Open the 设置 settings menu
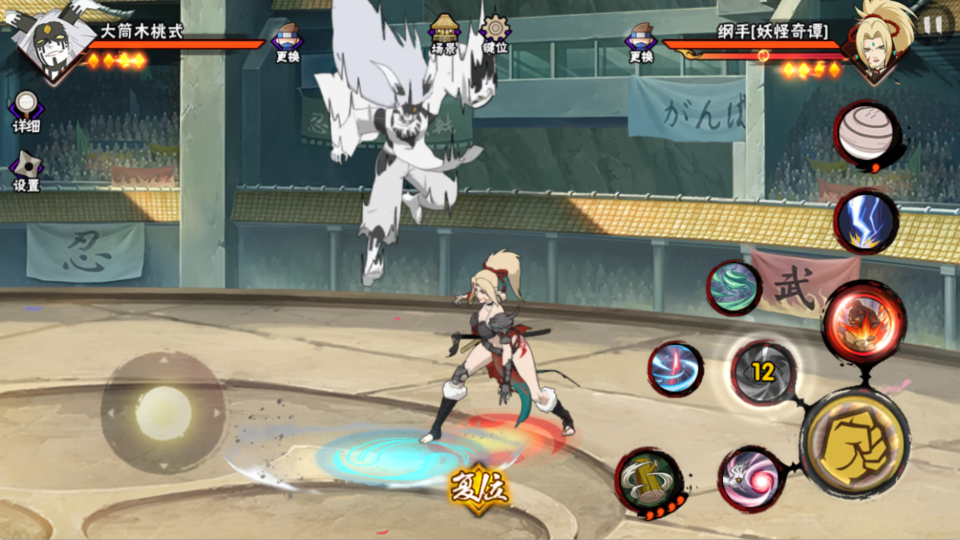 coord(26,170)
